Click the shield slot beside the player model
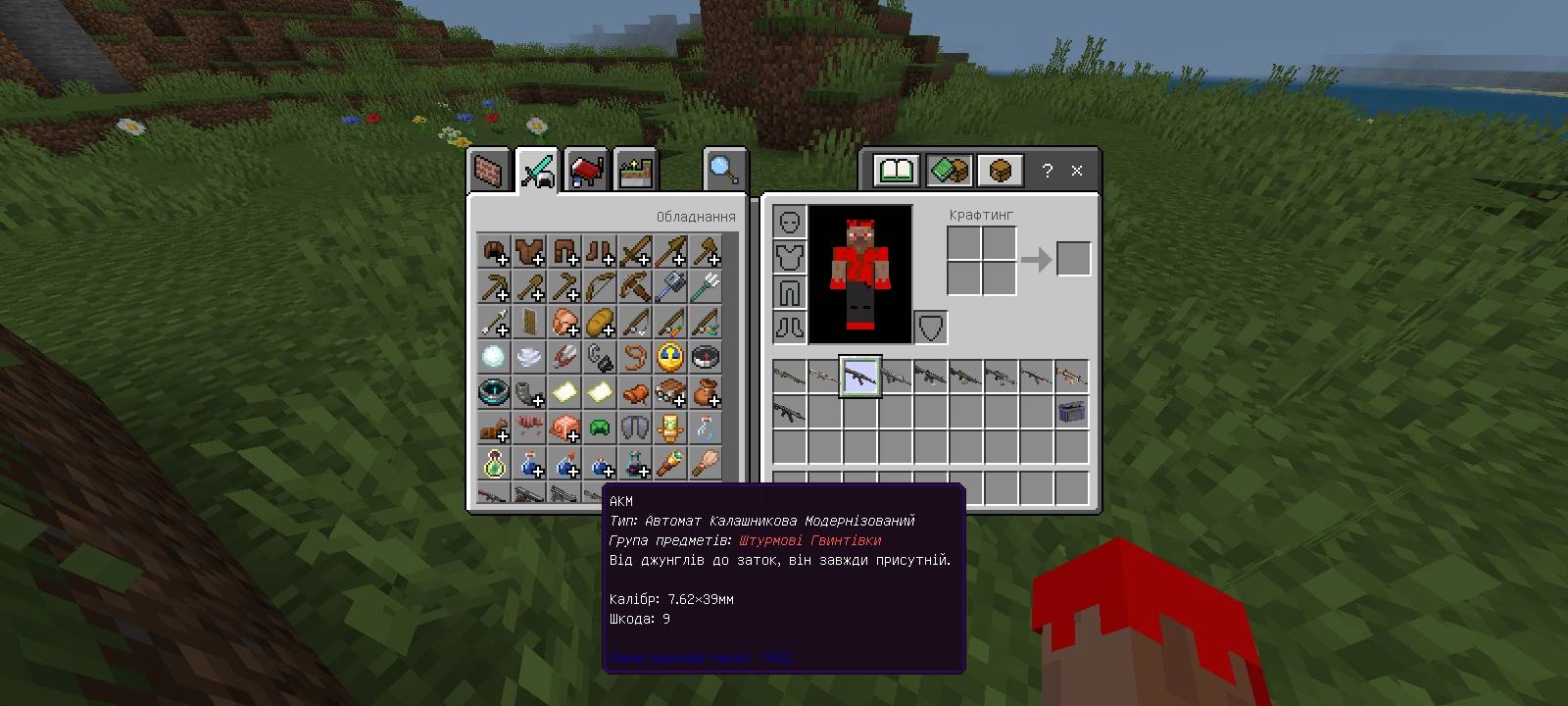This screenshot has height=706, width=1568. 929,328
